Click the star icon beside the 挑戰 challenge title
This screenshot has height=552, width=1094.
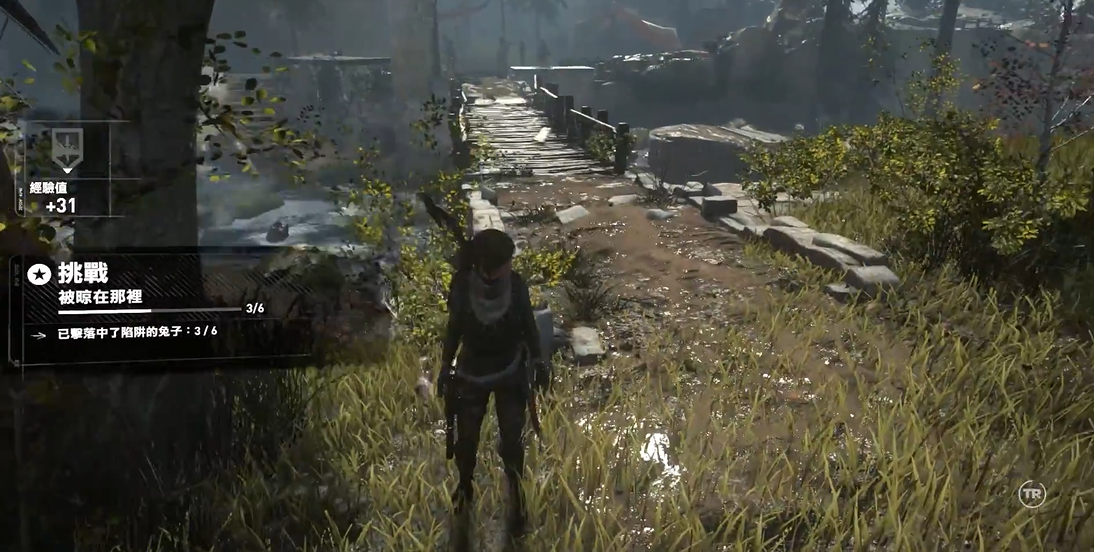[x=40, y=274]
